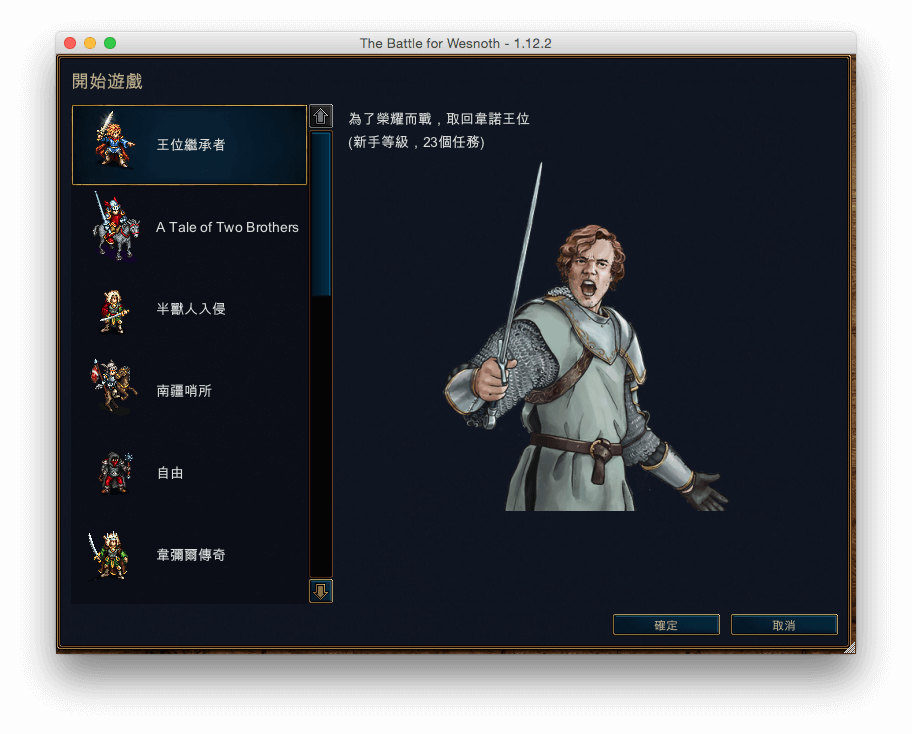Select the 王位繼承者 campaign

[x=189, y=145]
